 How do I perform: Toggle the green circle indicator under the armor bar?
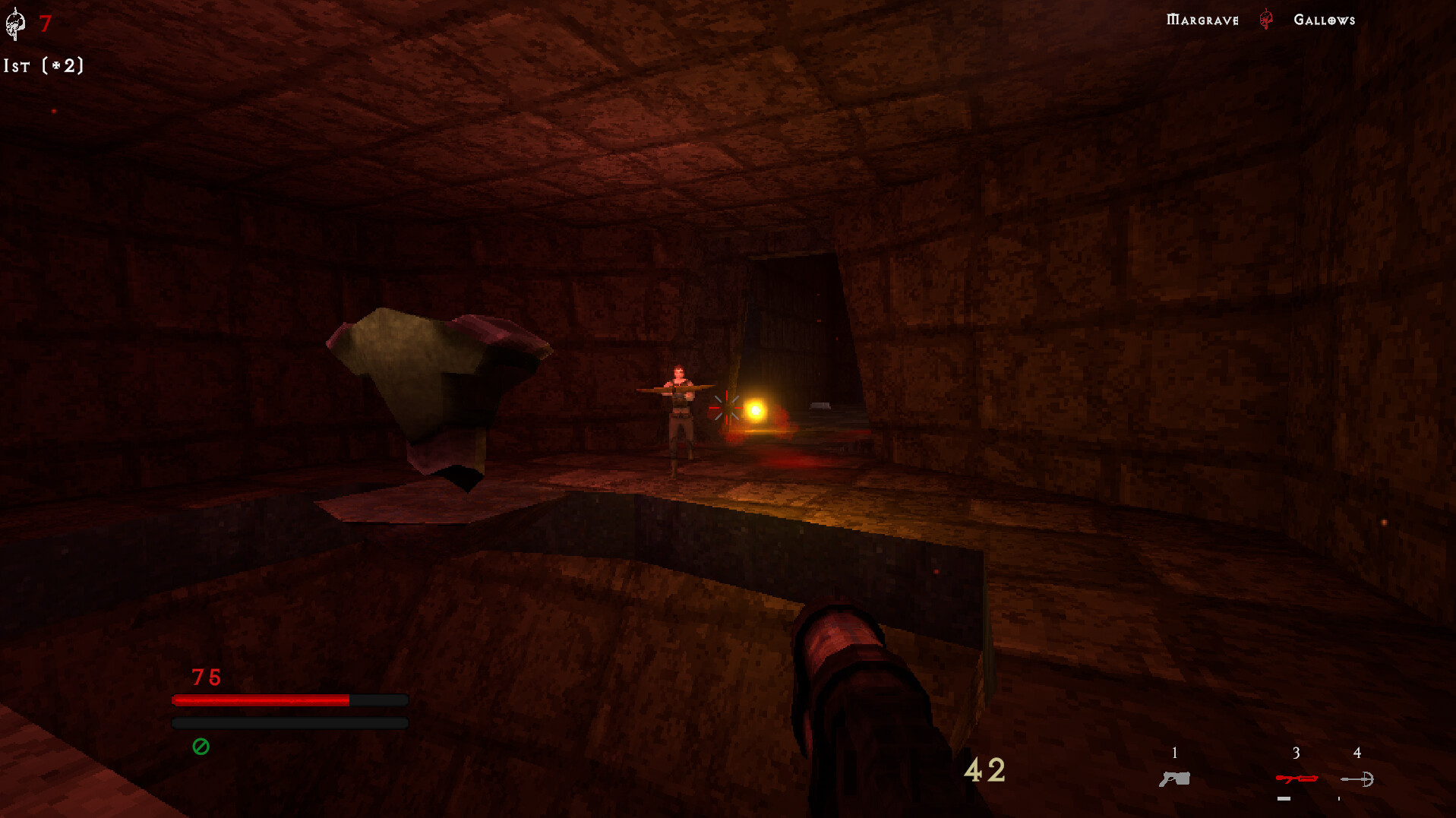coord(201,748)
